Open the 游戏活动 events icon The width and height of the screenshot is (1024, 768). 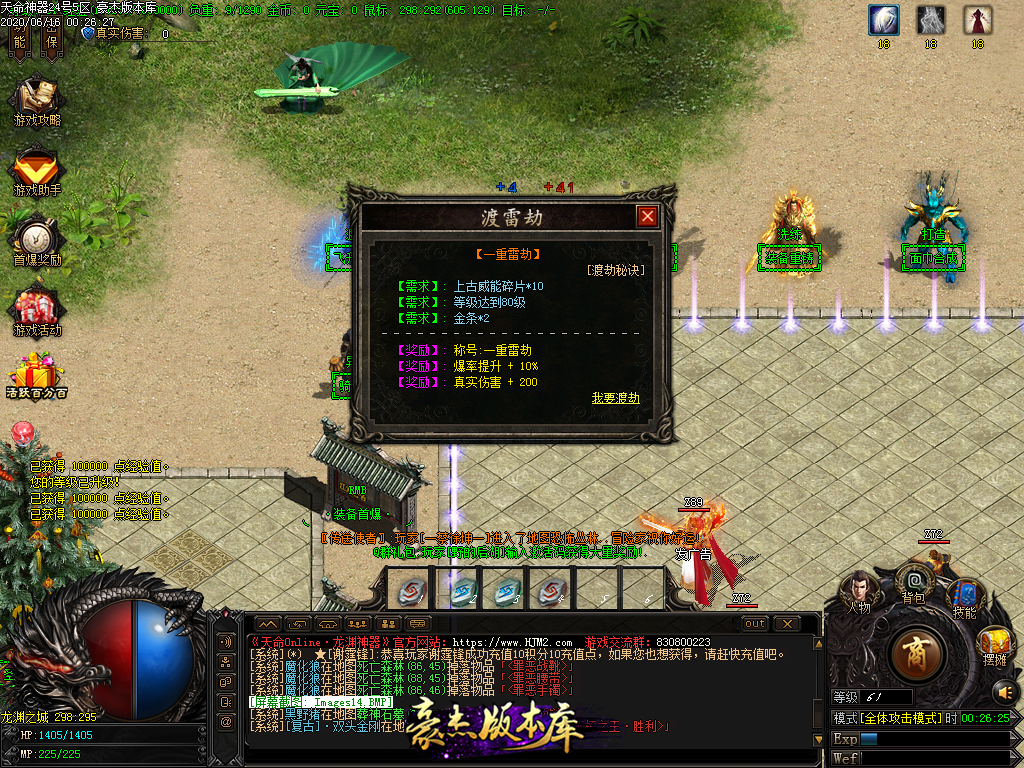tap(36, 311)
